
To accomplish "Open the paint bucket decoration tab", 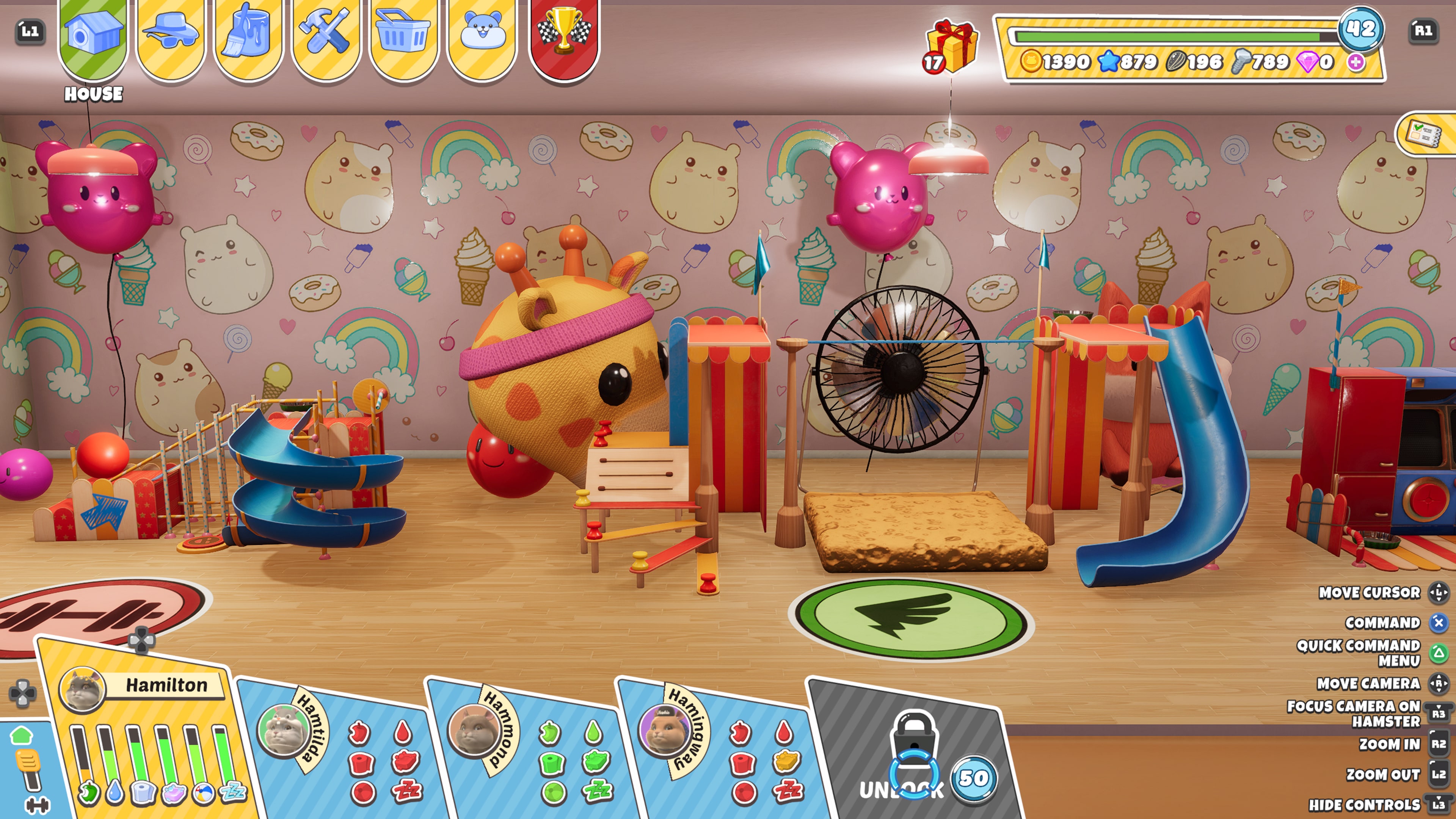I will [248, 37].
